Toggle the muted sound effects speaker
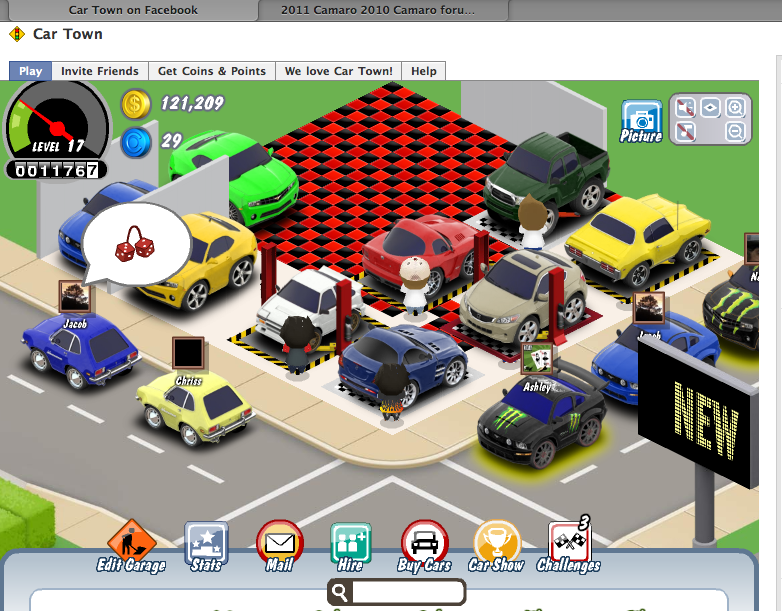 click(x=685, y=108)
